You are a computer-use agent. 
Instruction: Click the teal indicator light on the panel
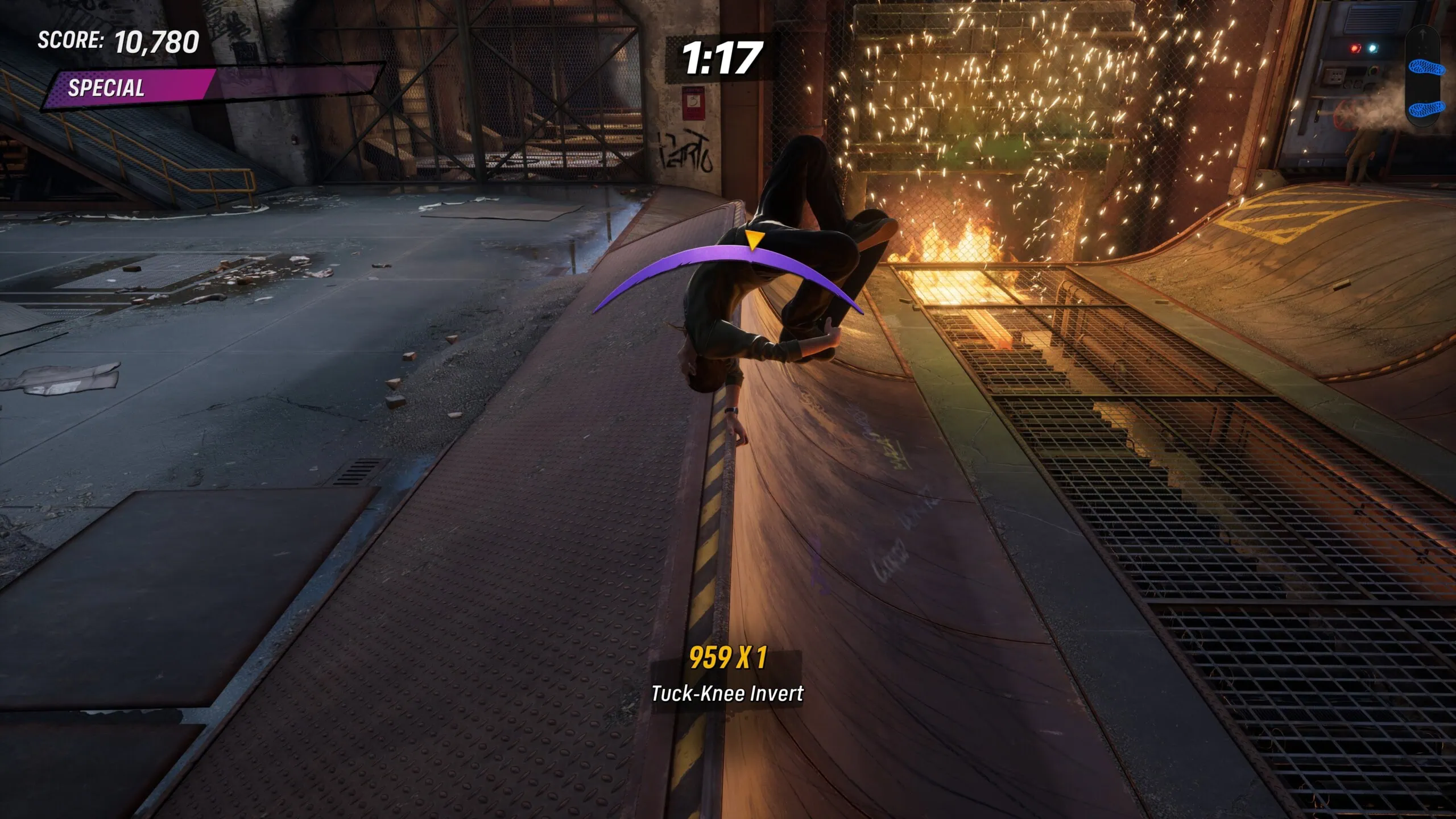[1372, 48]
